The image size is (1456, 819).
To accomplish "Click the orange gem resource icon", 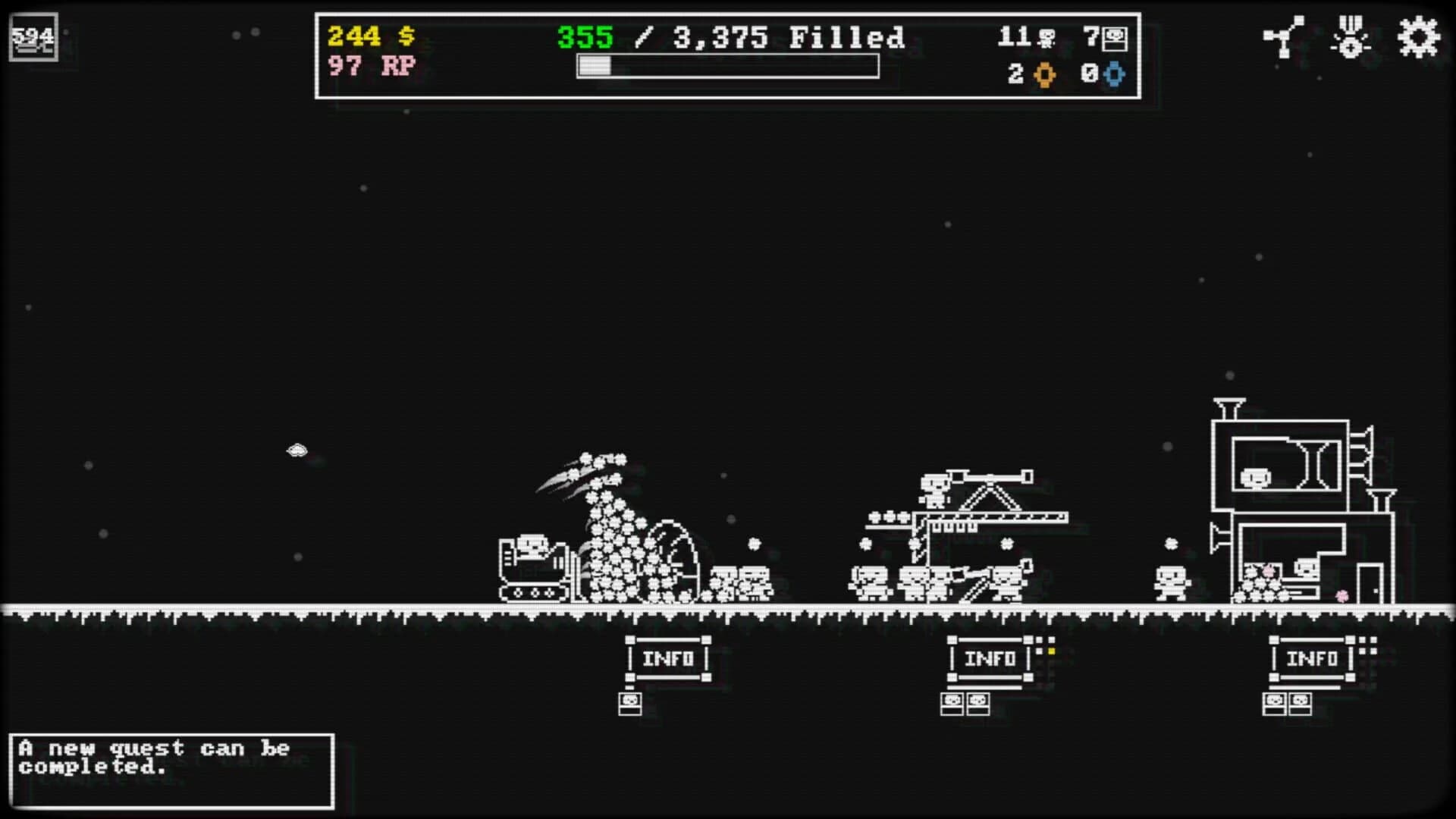I will 1045,75.
